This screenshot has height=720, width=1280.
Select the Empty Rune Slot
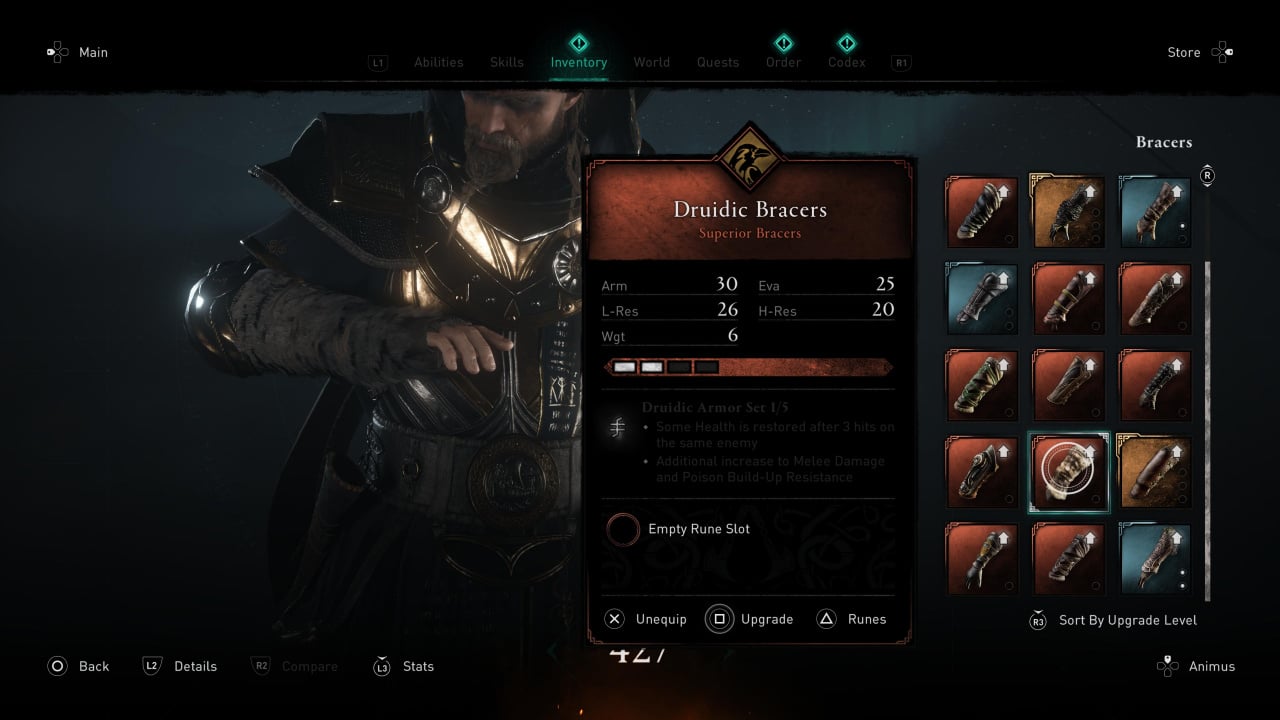(x=698, y=529)
